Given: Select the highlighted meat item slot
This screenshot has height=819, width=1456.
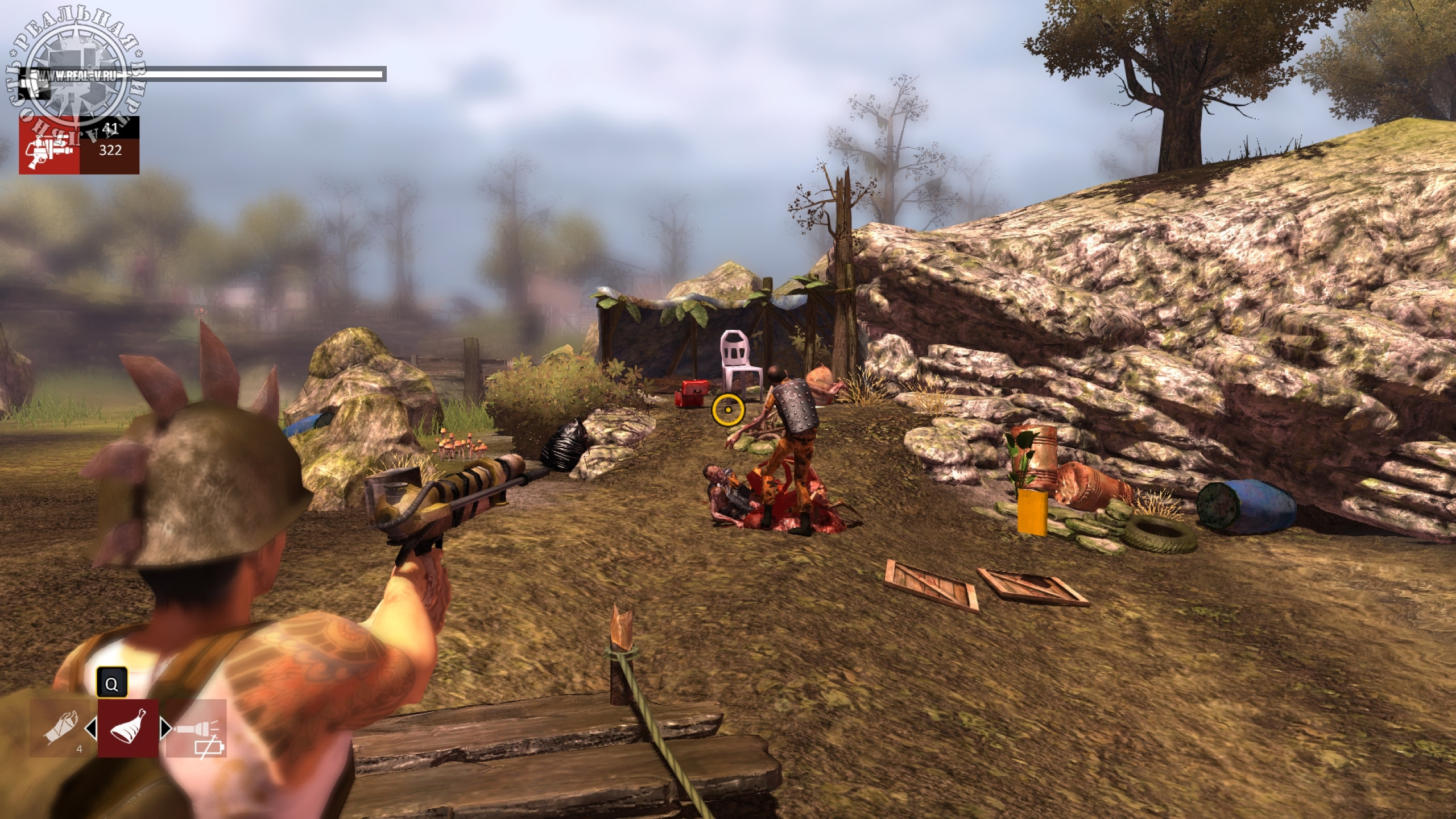Looking at the screenshot, I should click(128, 728).
